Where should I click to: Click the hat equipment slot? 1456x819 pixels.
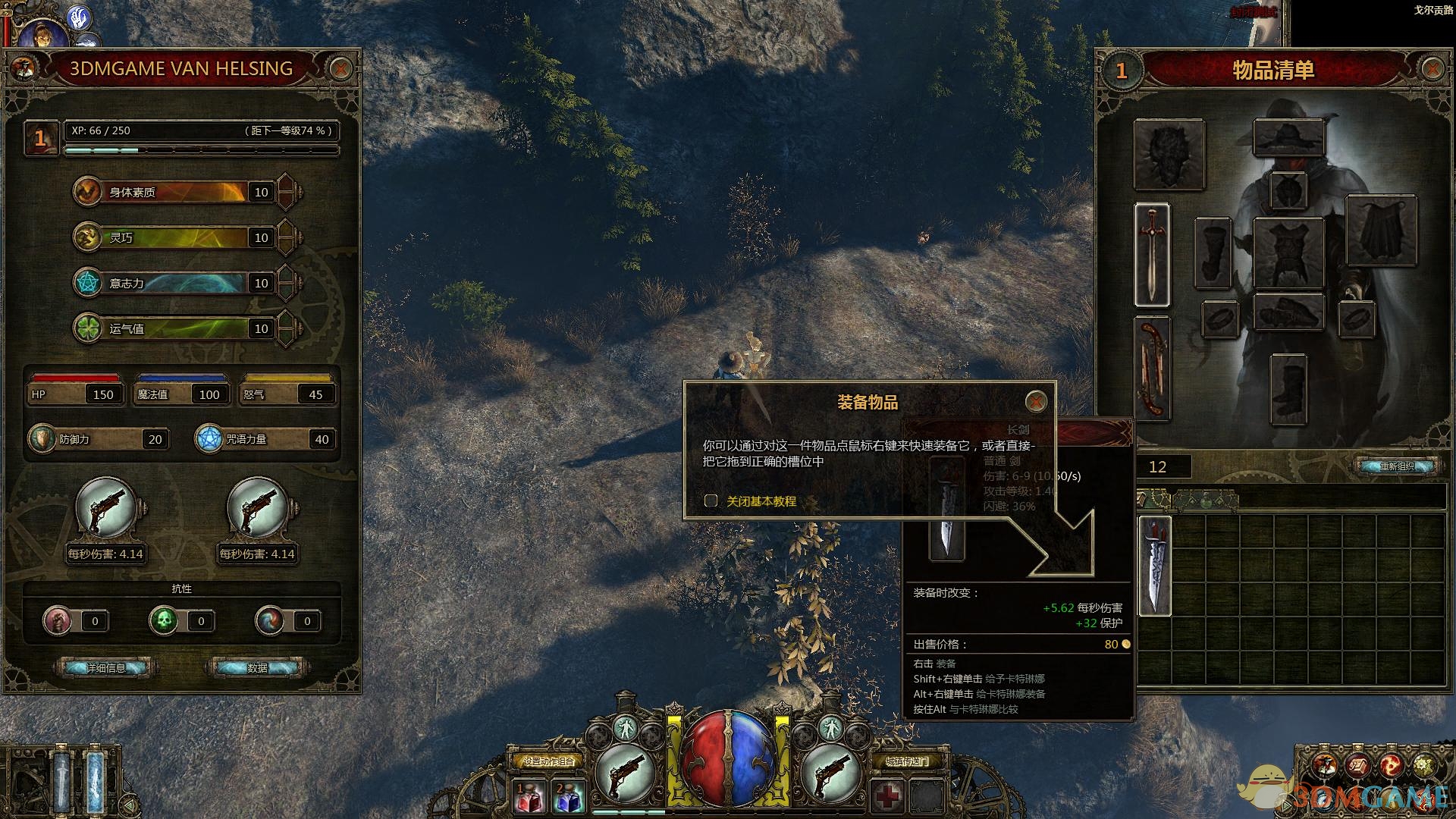pyautogui.click(x=1288, y=138)
